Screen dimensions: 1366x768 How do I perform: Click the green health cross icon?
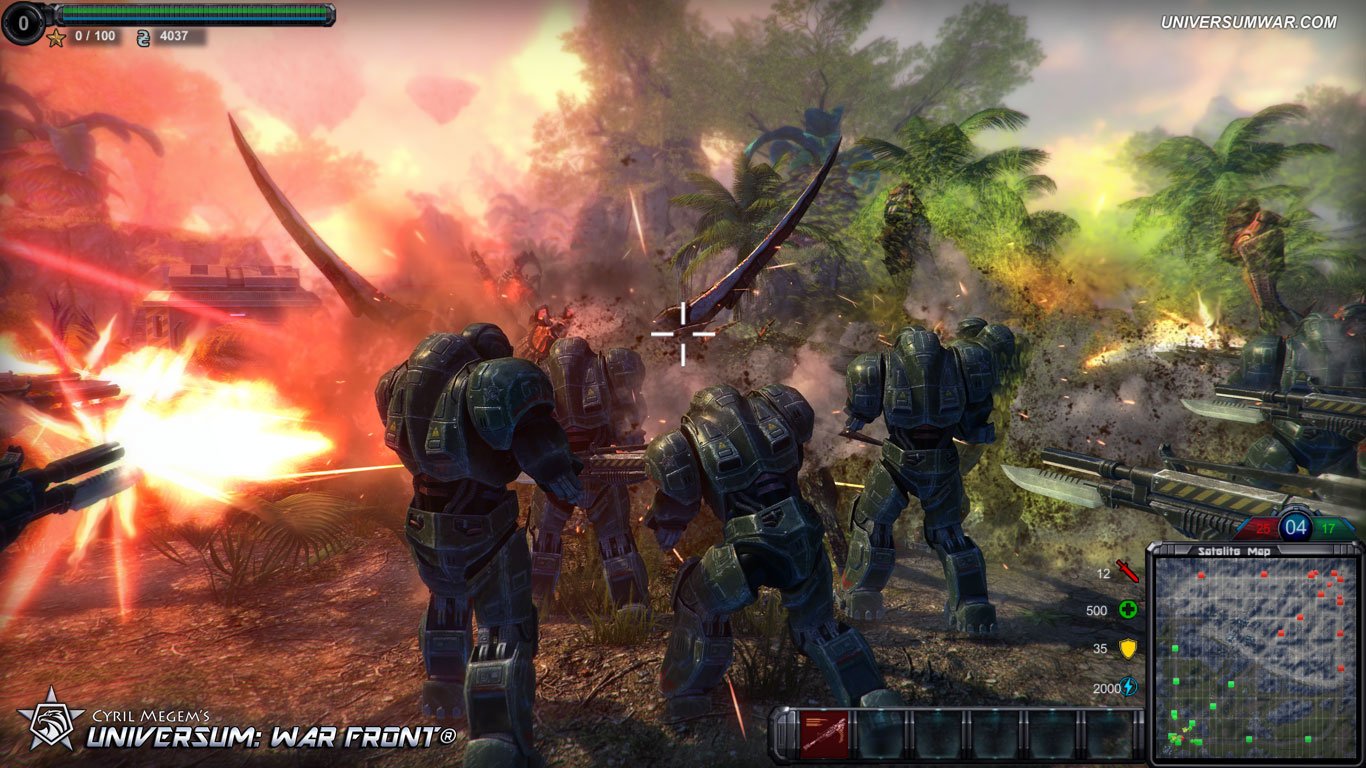pos(1129,610)
